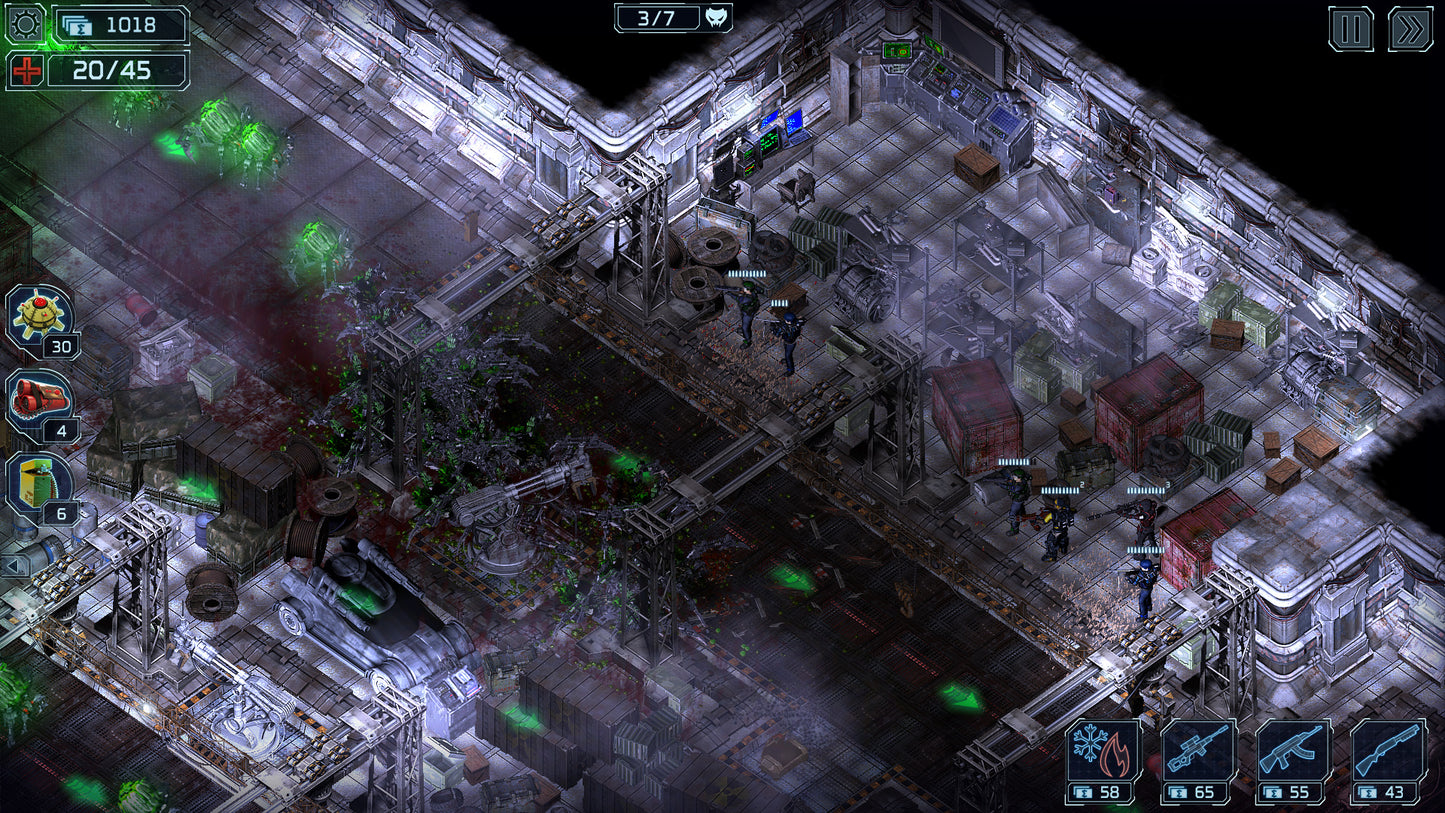This screenshot has height=813, width=1445.
Task: Pause the game
Action: point(1352,29)
